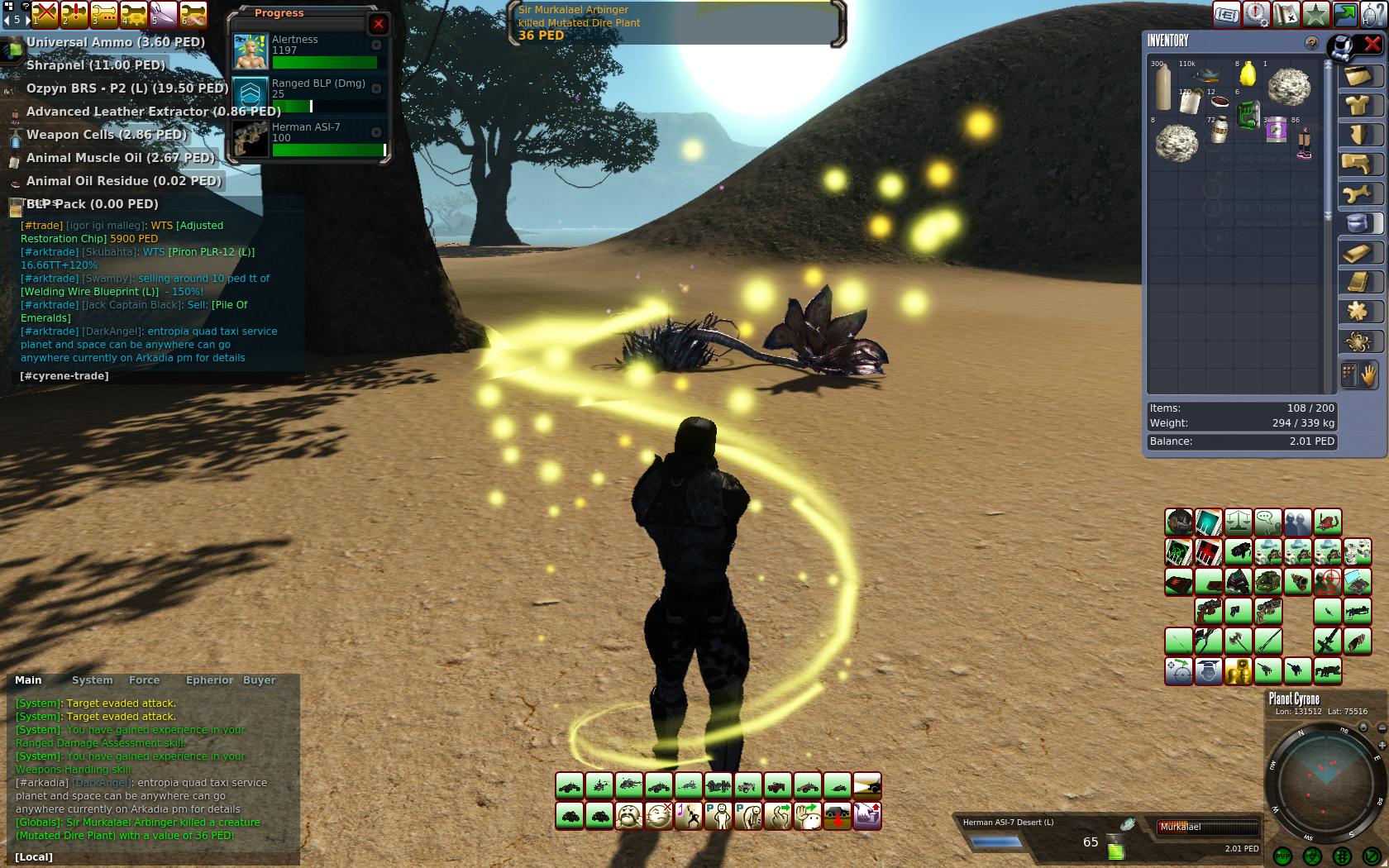Switch to the System chat tab
The height and width of the screenshot is (868, 1389).
[92, 680]
